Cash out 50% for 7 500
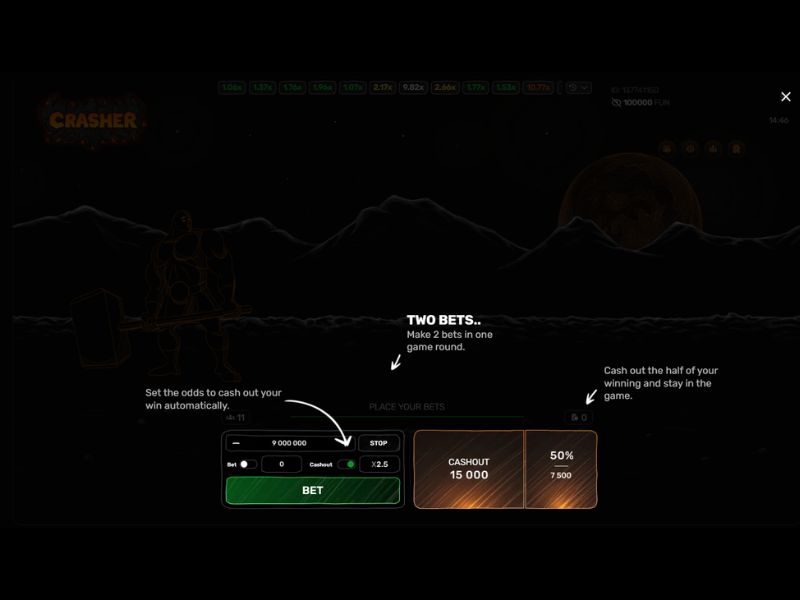The height and width of the screenshot is (600, 800). click(x=561, y=469)
